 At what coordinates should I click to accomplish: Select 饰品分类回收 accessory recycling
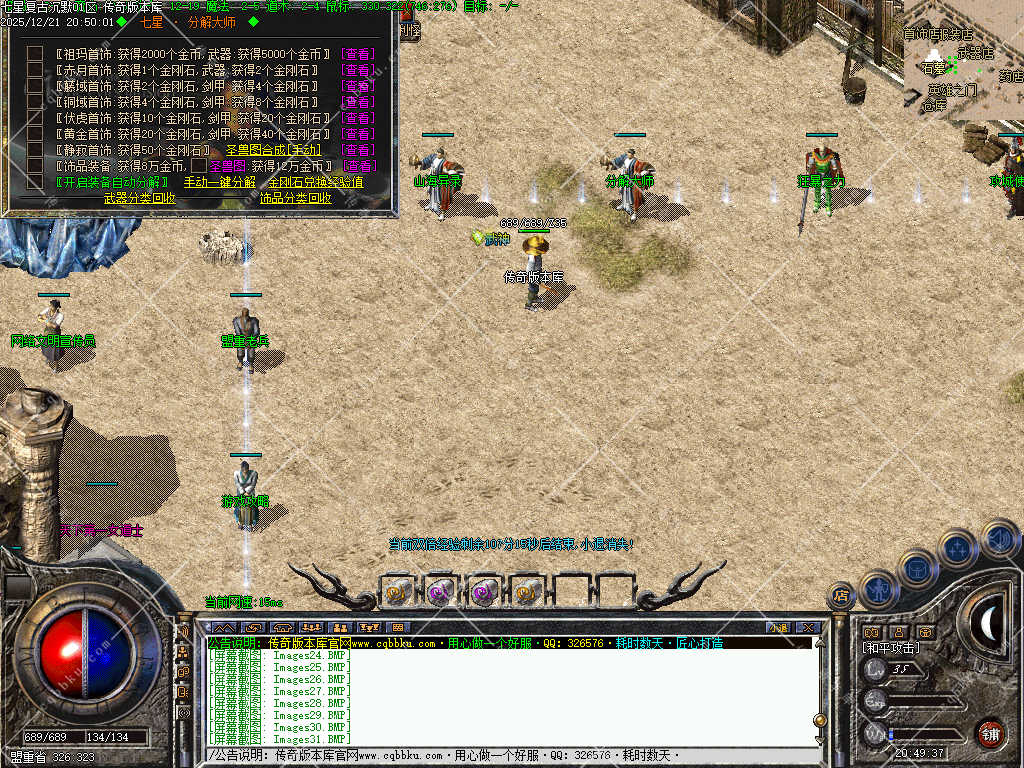point(296,198)
